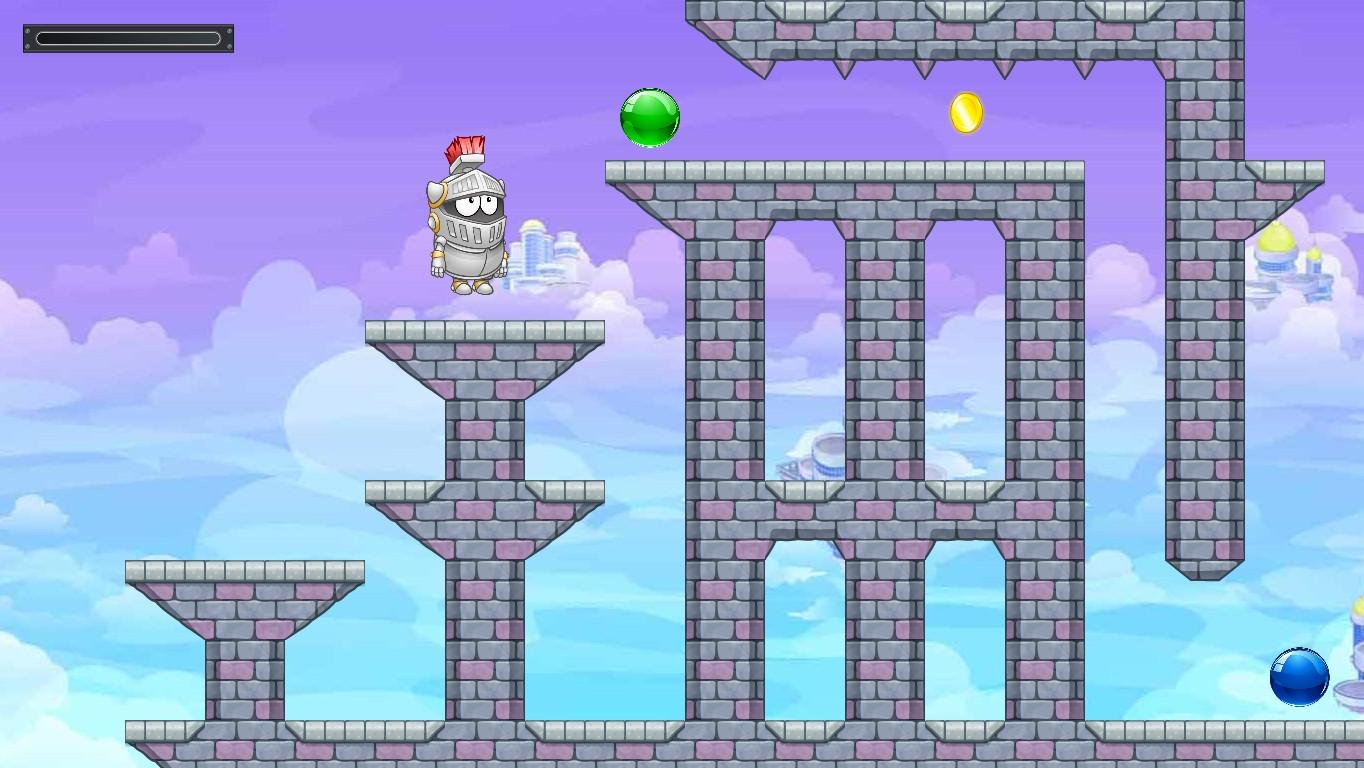
Task: Click the blue ball at bottom right
Action: 1299,676
